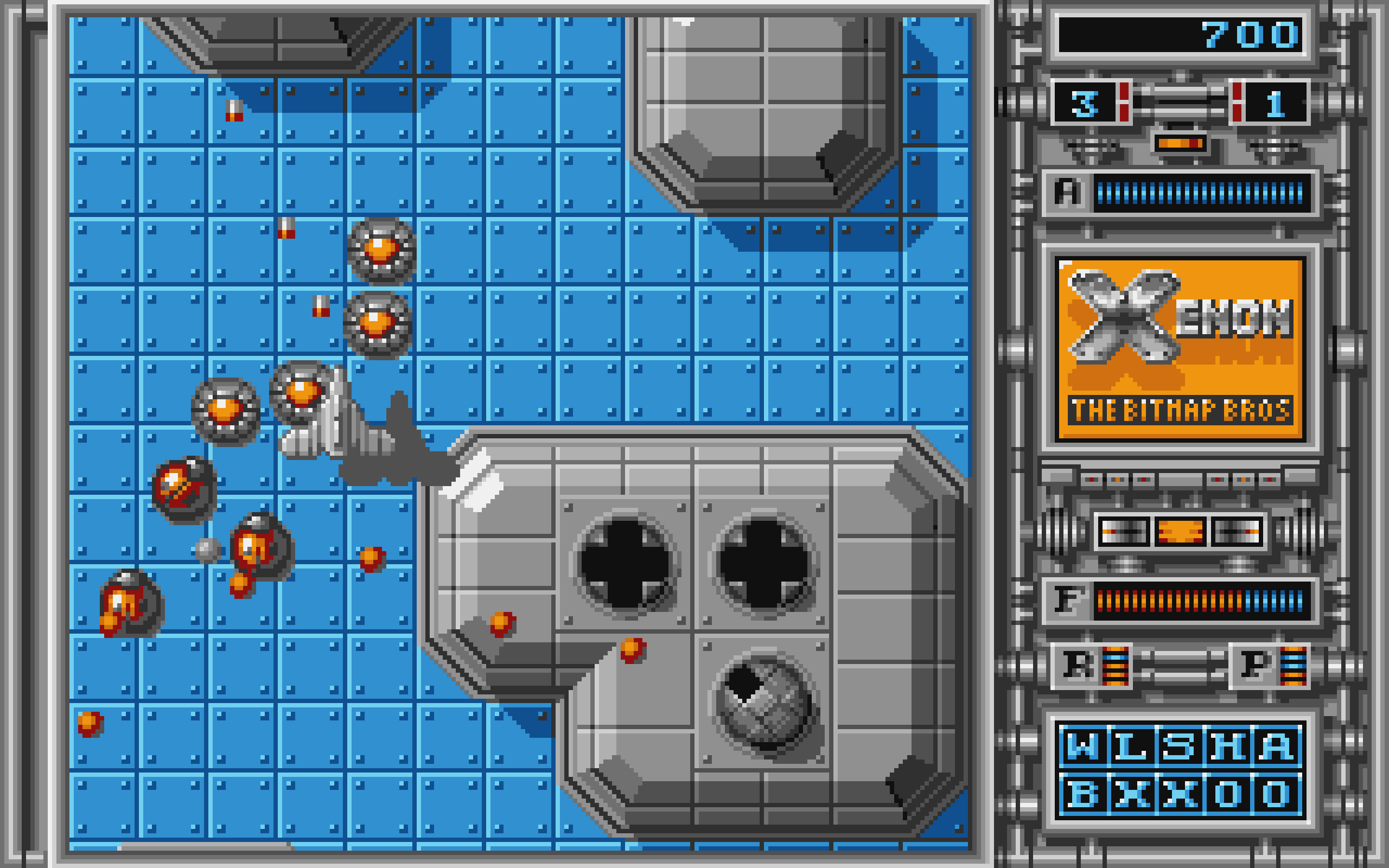The width and height of the screenshot is (1389, 868).
Task: Choose the S power-up tile
Action: (x=1180, y=746)
